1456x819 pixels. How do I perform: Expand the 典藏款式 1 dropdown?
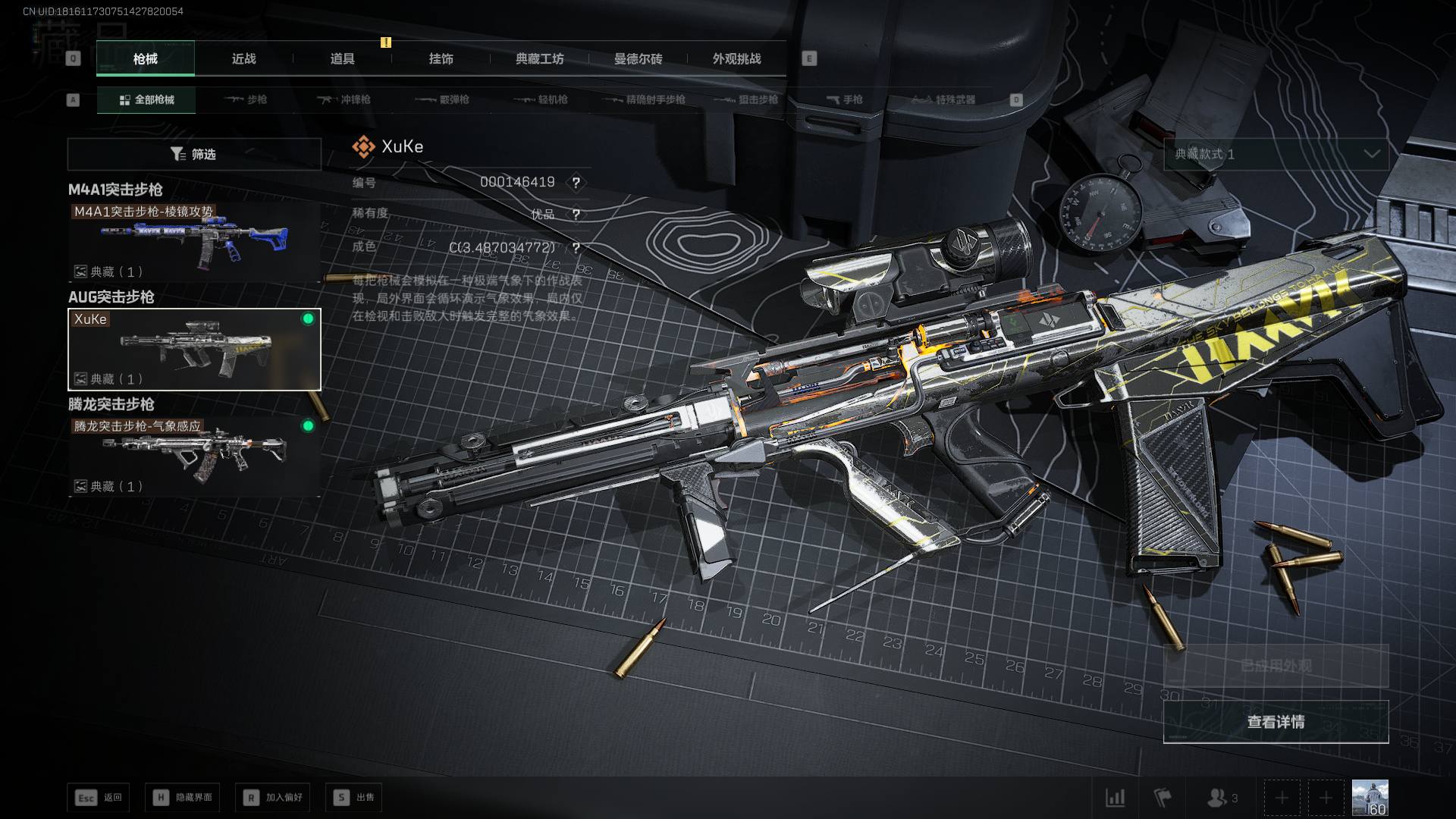pos(1276,154)
